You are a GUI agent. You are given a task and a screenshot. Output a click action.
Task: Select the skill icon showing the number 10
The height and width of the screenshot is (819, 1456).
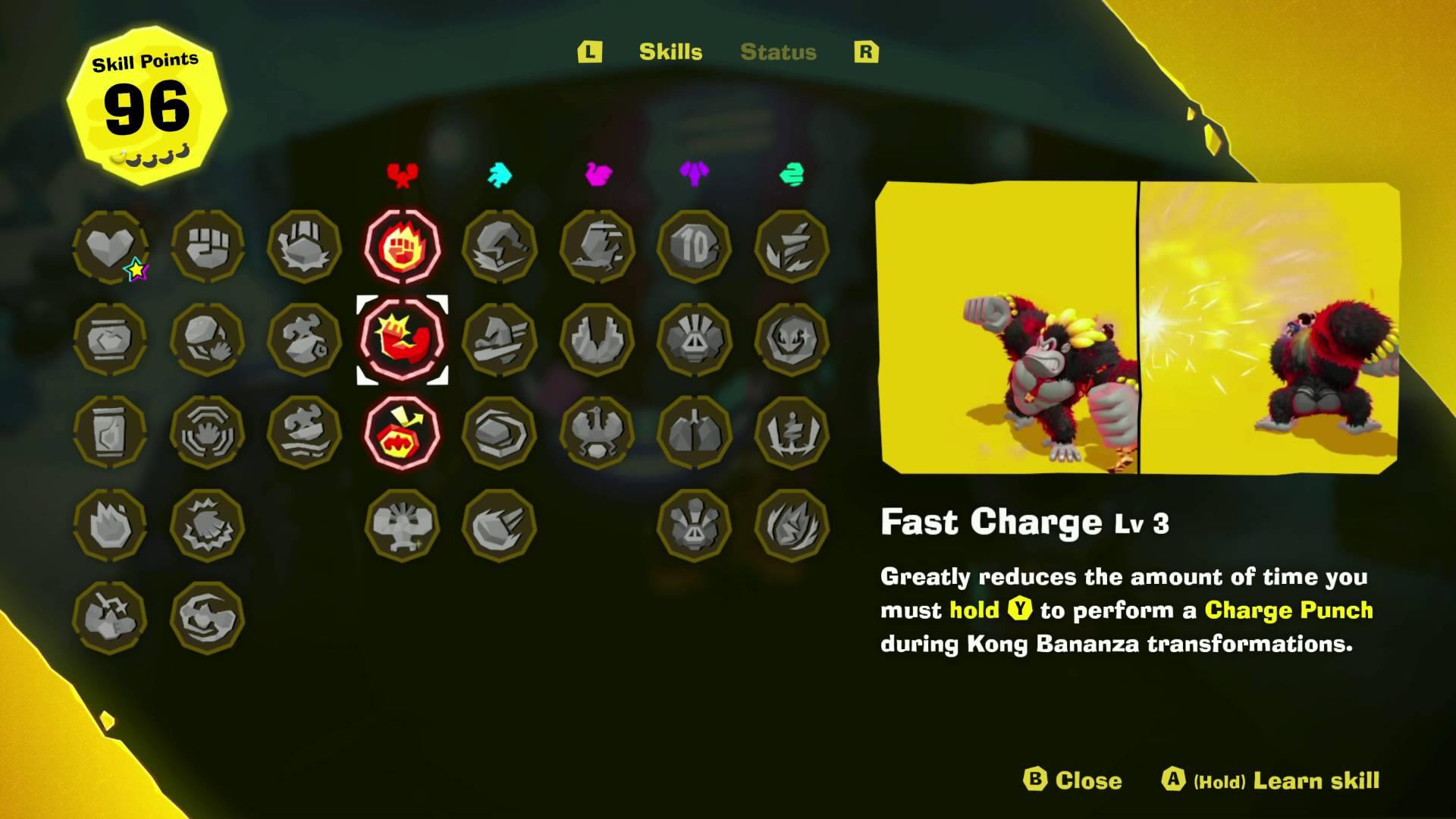694,246
